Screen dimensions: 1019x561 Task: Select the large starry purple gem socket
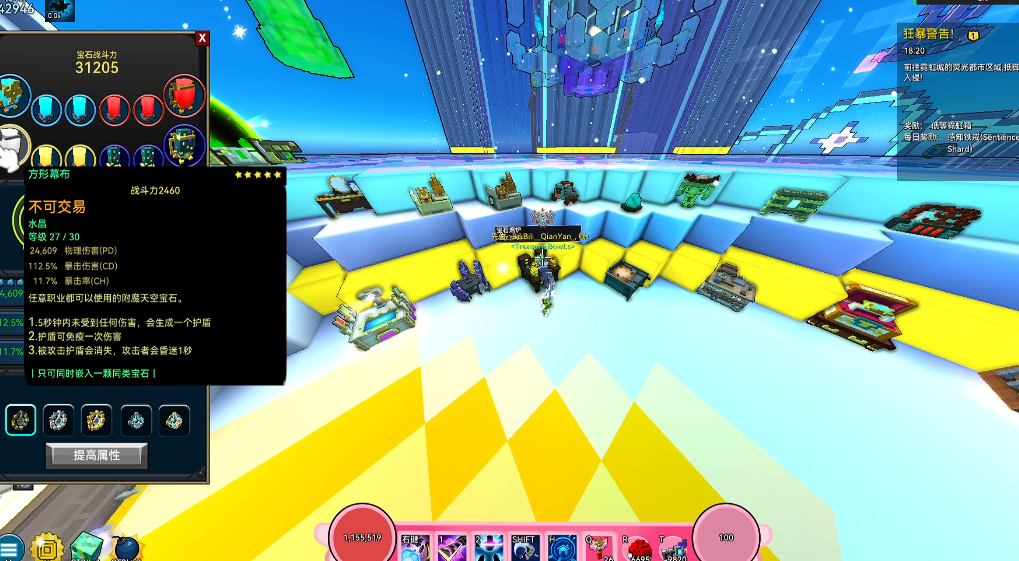[184, 147]
